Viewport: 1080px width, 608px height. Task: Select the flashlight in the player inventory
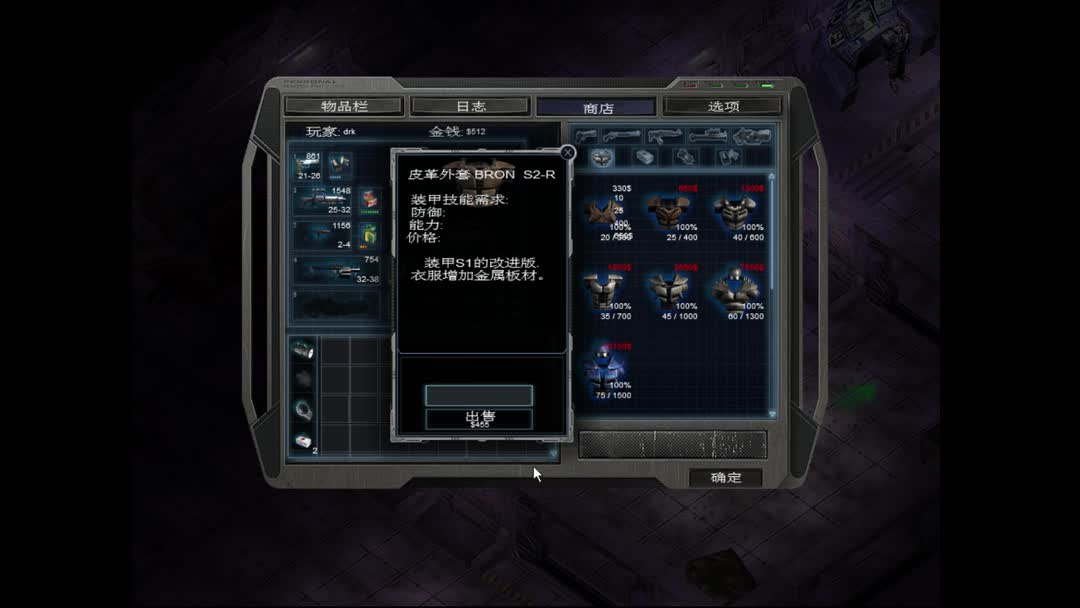(x=303, y=351)
